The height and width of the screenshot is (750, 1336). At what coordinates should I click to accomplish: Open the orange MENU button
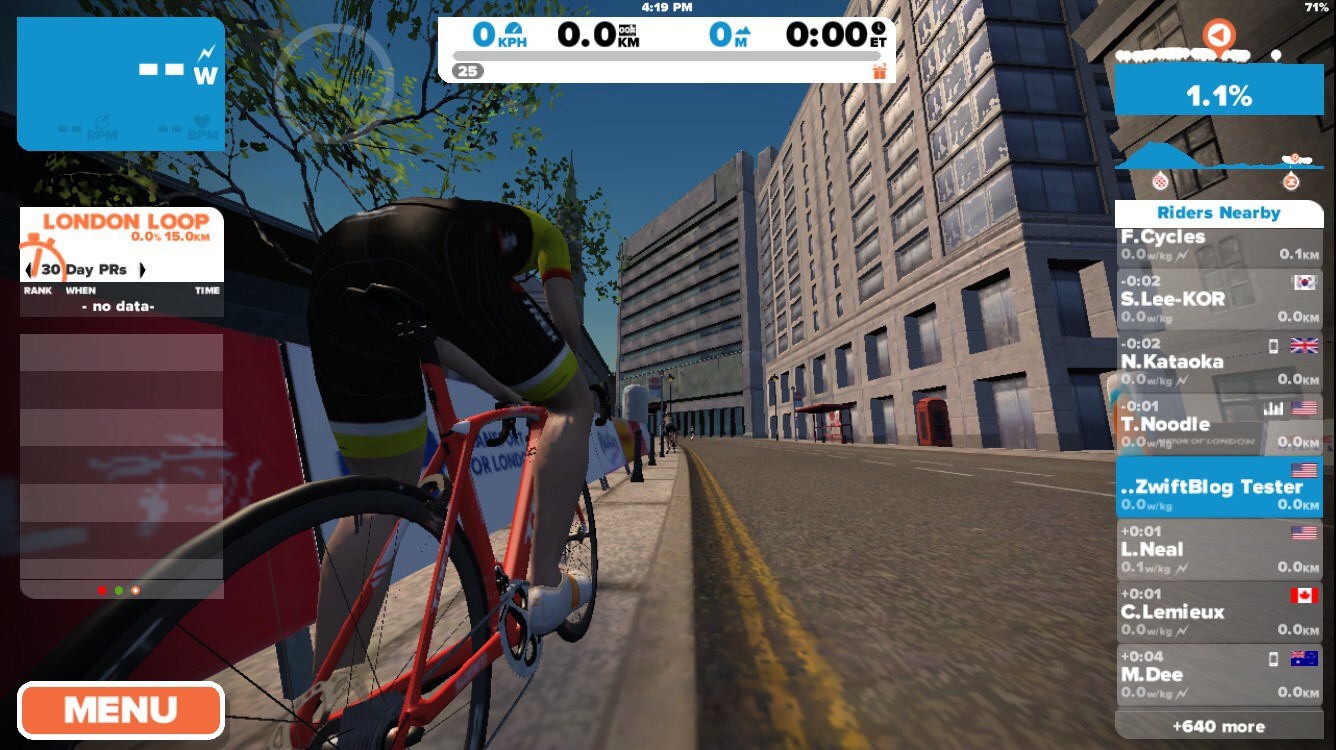tap(120, 710)
